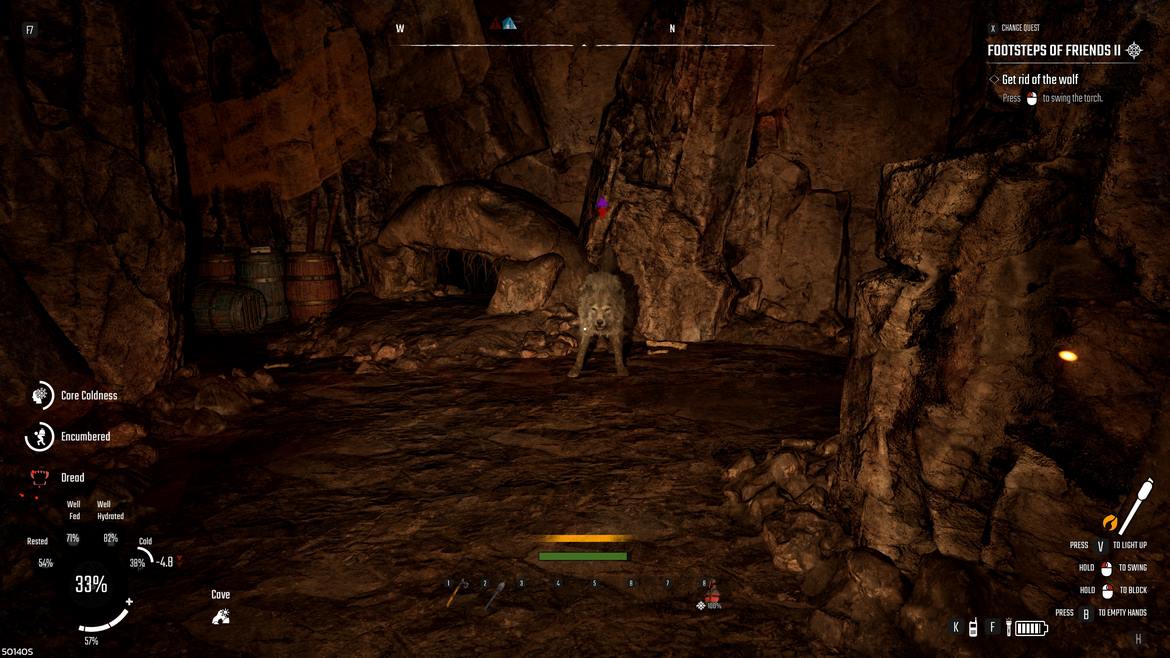Select the spear in hotbar slot 2

pyautogui.click(x=495, y=595)
